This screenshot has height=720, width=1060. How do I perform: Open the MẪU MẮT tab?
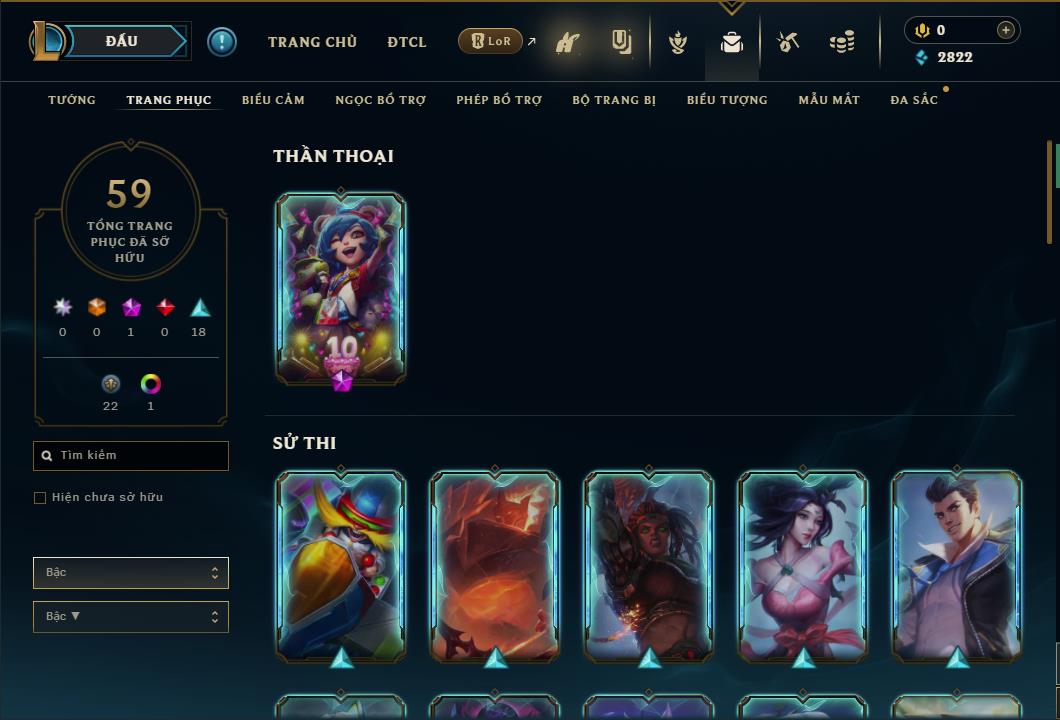[829, 100]
